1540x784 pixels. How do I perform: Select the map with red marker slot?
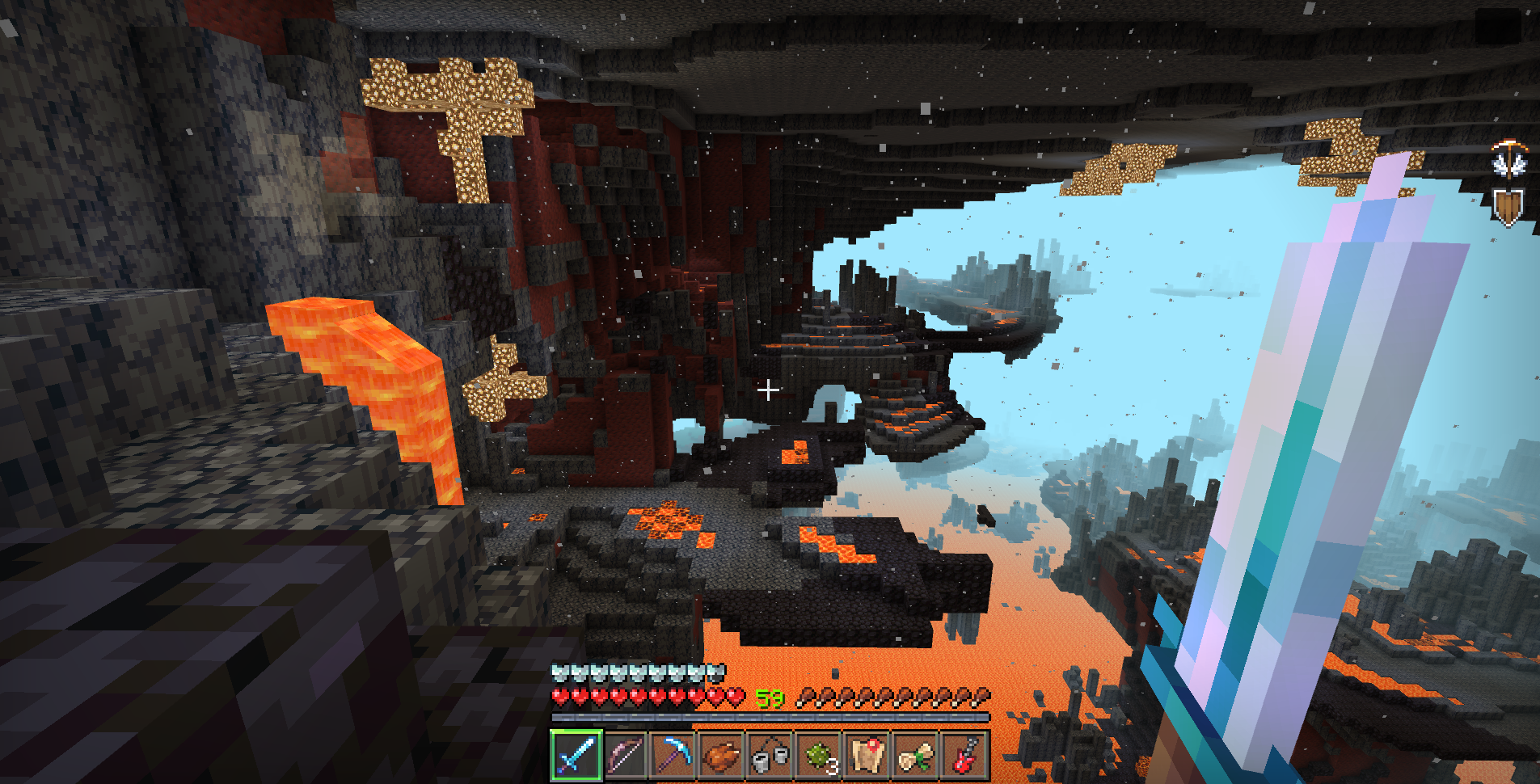[867, 756]
